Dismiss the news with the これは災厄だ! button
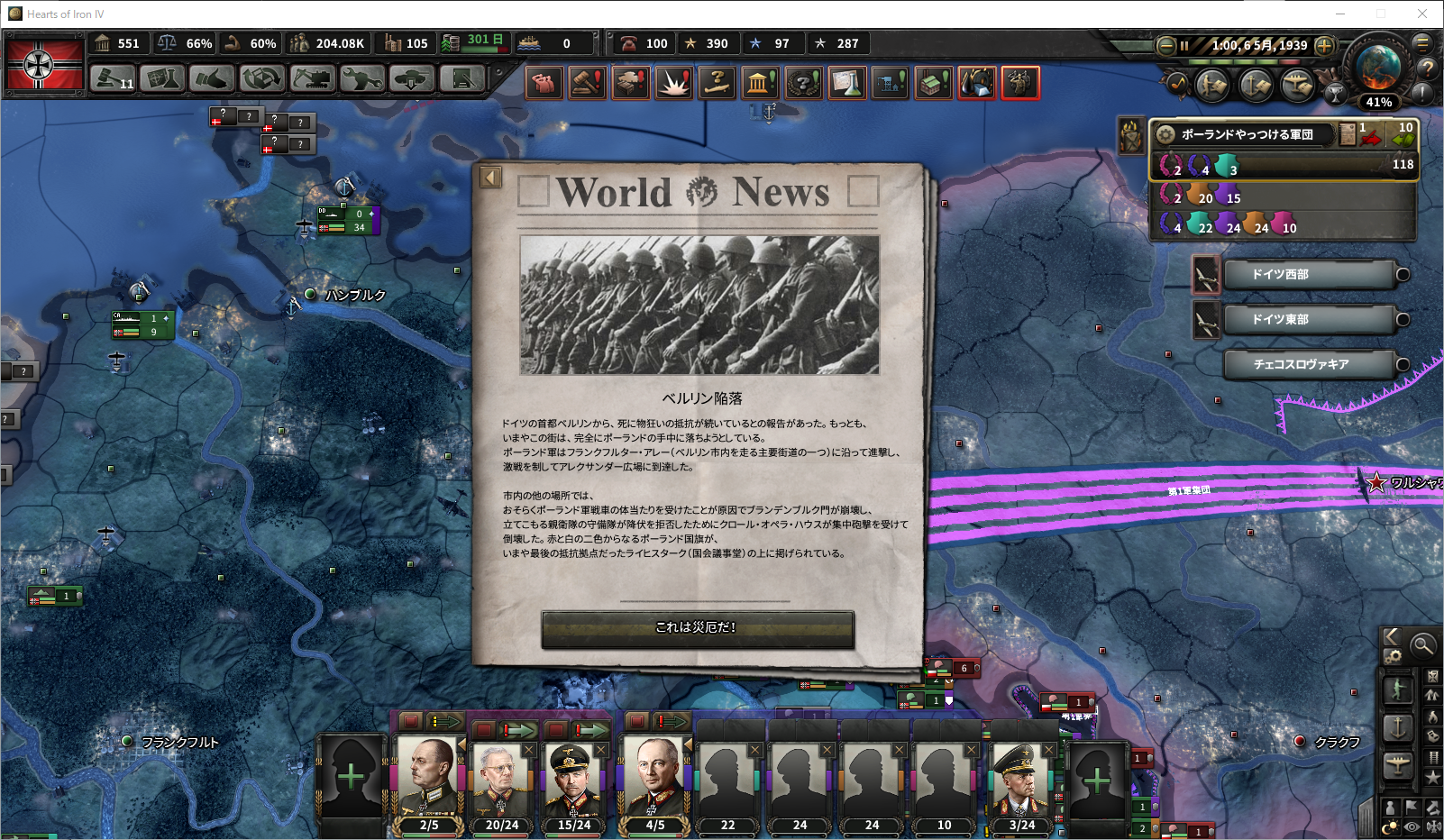This screenshot has height=840, width=1444. (x=697, y=628)
